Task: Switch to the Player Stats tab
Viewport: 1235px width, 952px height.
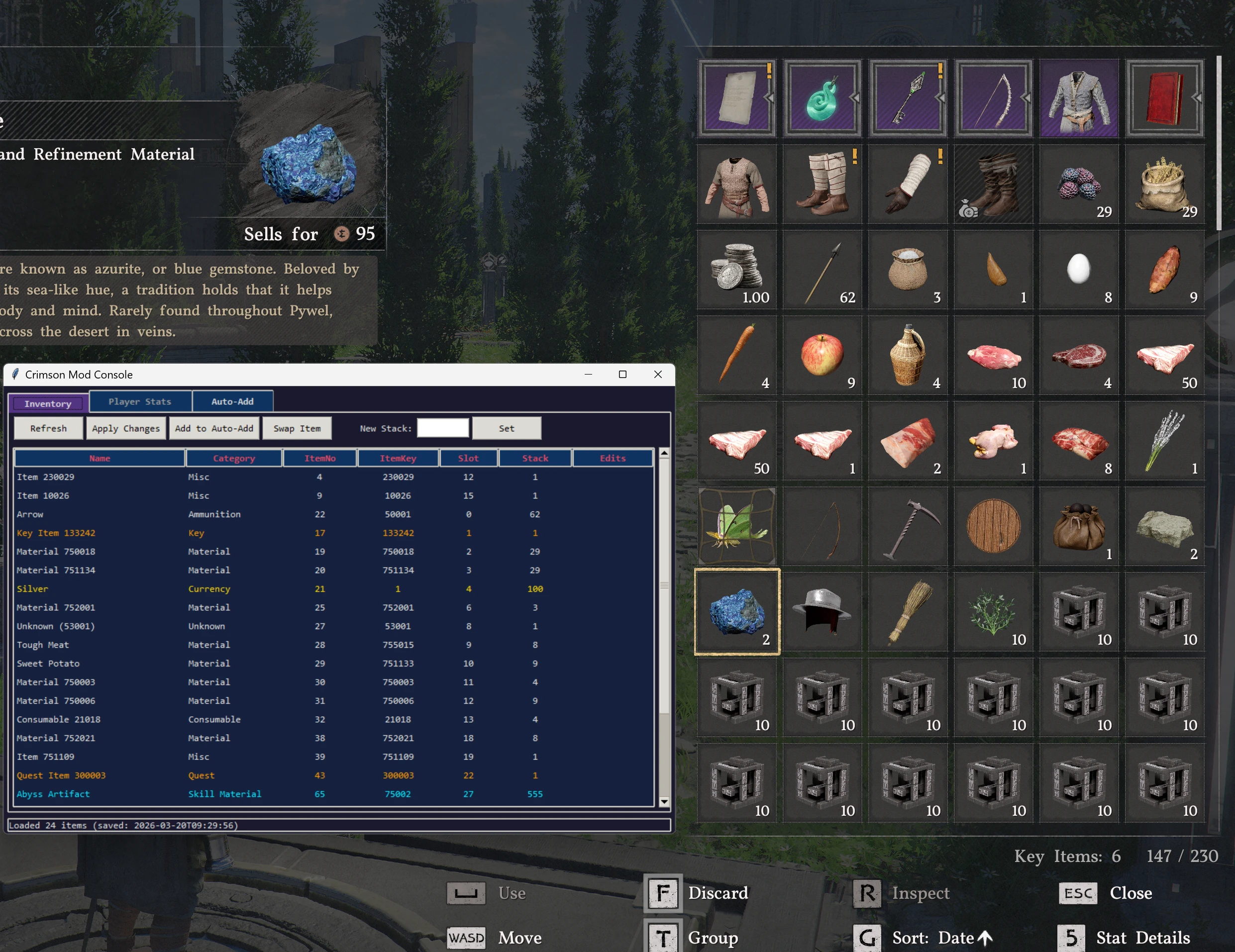Action: [140, 401]
